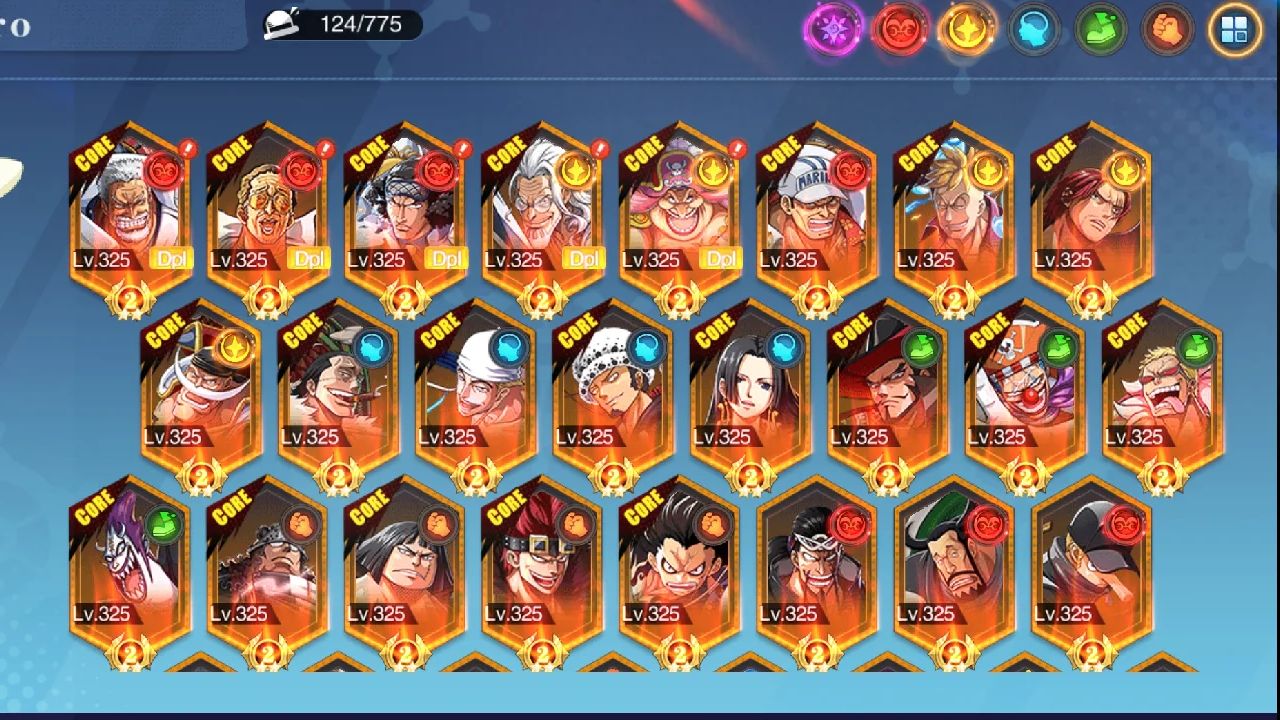
Task: Choose the orange fist type filter
Action: [1167, 30]
